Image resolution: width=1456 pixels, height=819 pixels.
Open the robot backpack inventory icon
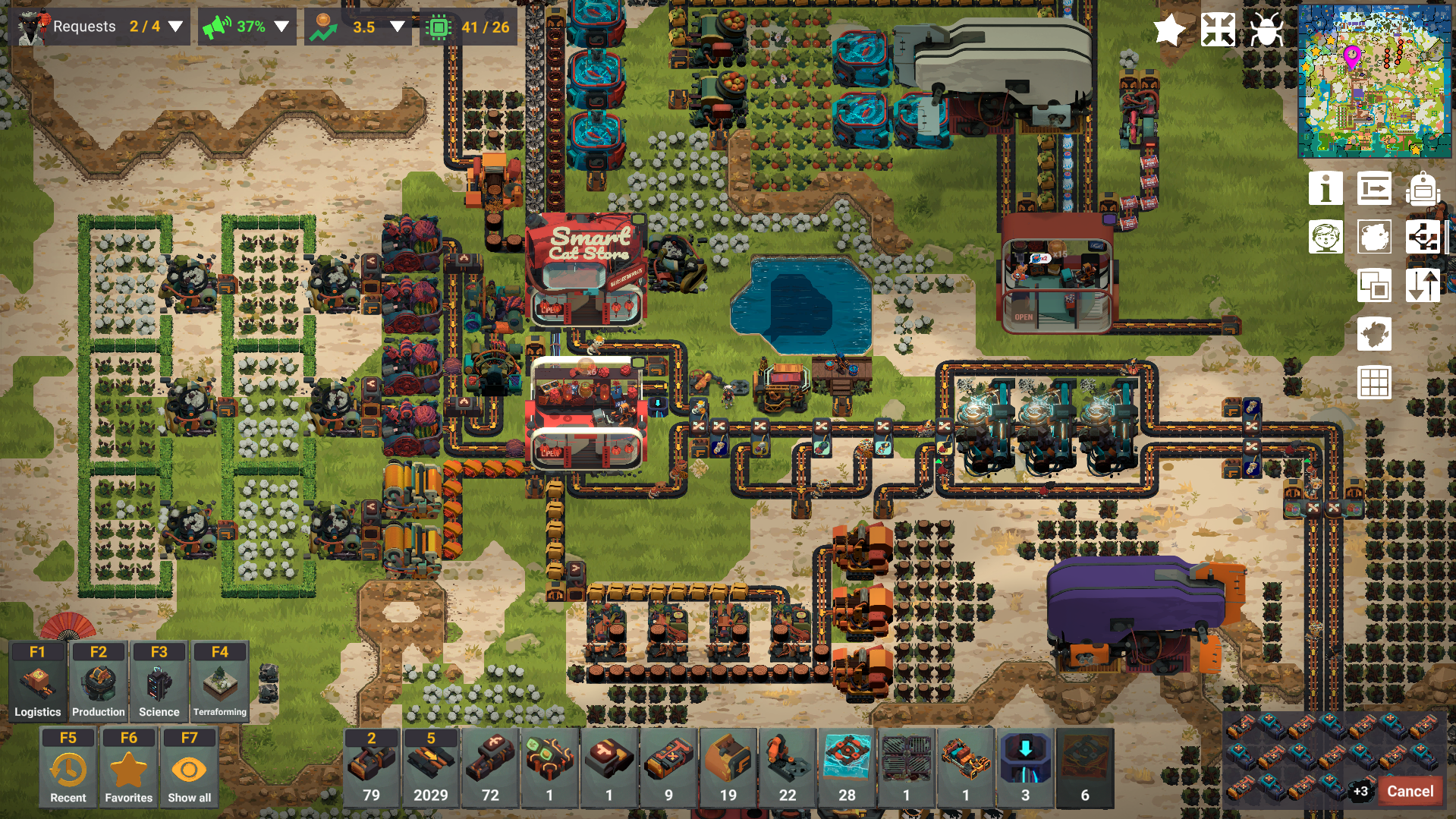(x=1424, y=188)
